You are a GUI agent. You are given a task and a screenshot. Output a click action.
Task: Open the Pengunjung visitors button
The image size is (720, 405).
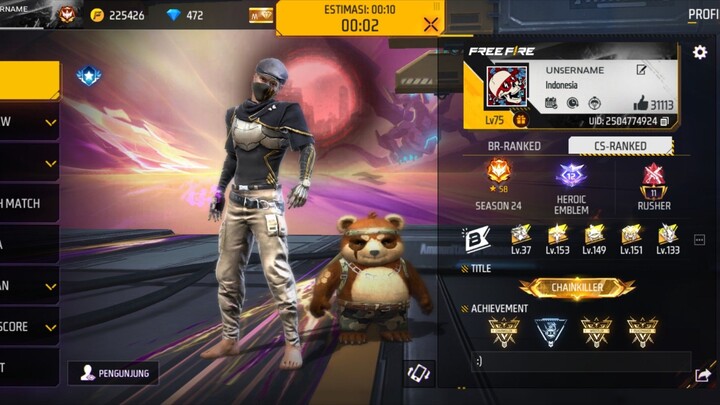tap(113, 372)
